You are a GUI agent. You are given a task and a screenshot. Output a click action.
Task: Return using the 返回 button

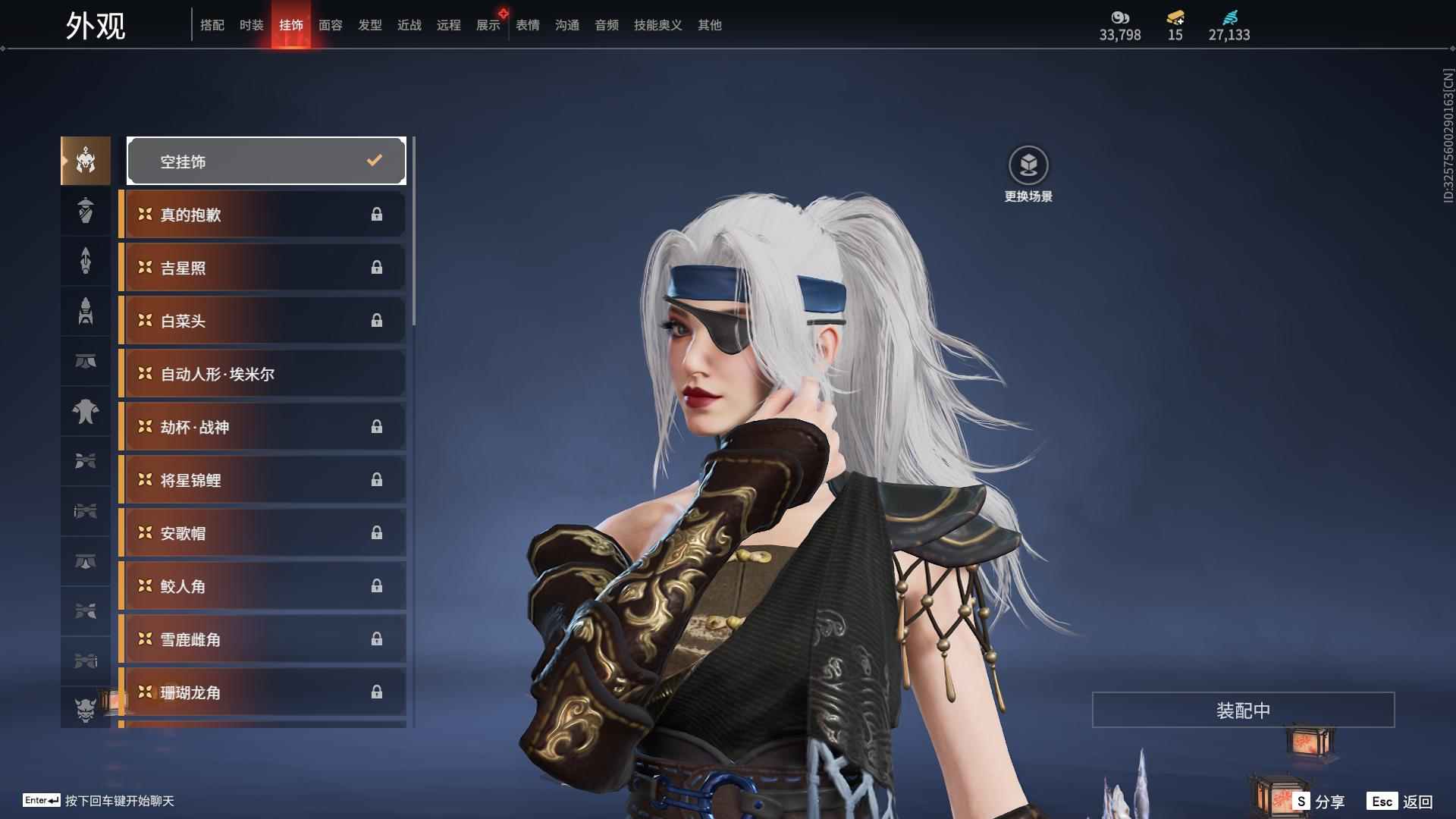(1400, 802)
